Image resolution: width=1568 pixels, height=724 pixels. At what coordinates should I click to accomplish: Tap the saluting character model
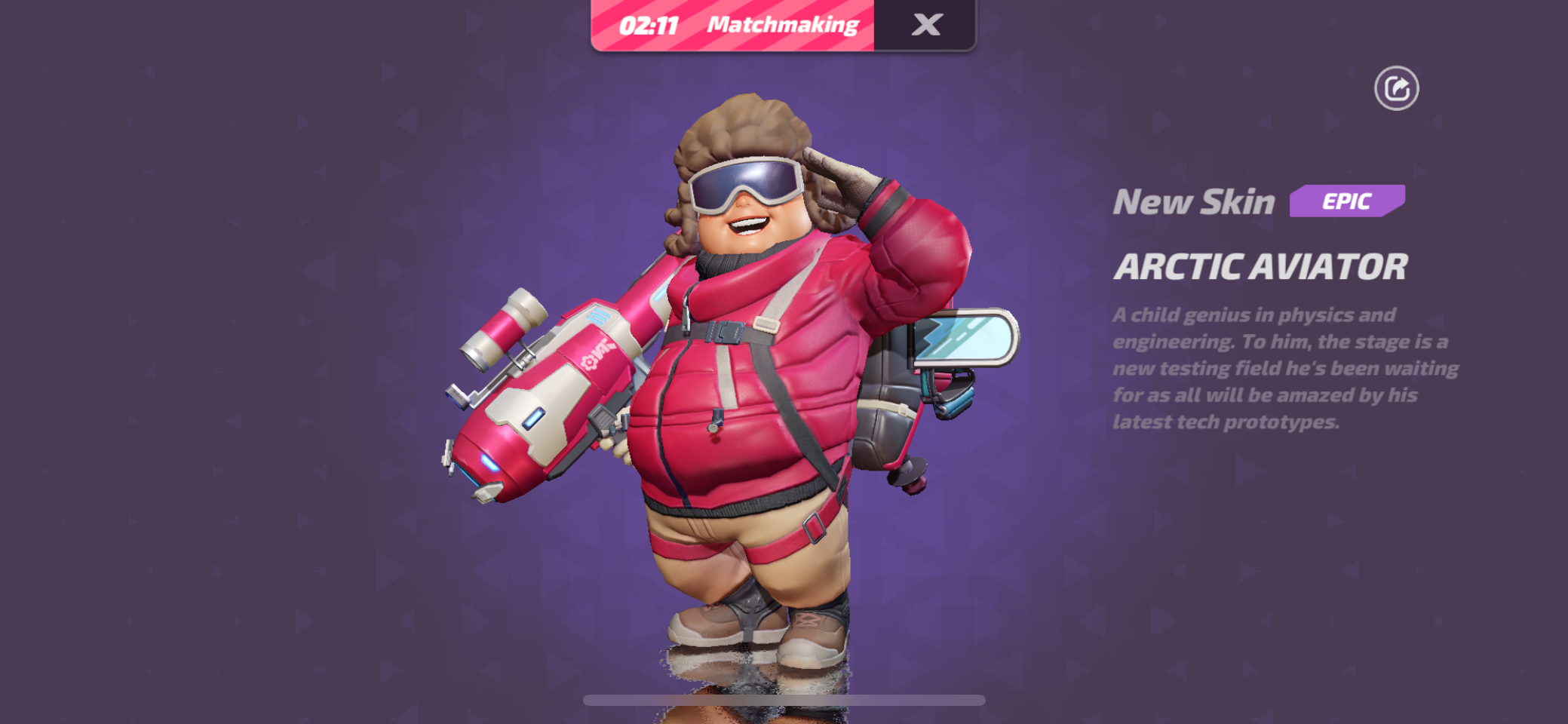point(754,377)
